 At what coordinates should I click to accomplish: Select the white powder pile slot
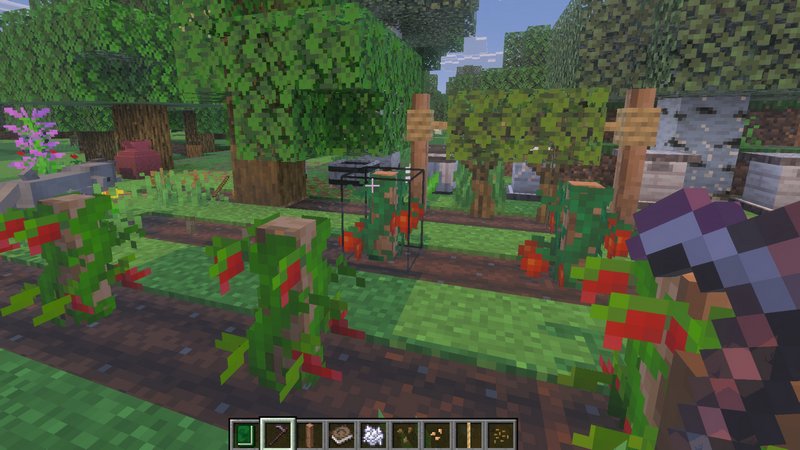click(373, 434)
